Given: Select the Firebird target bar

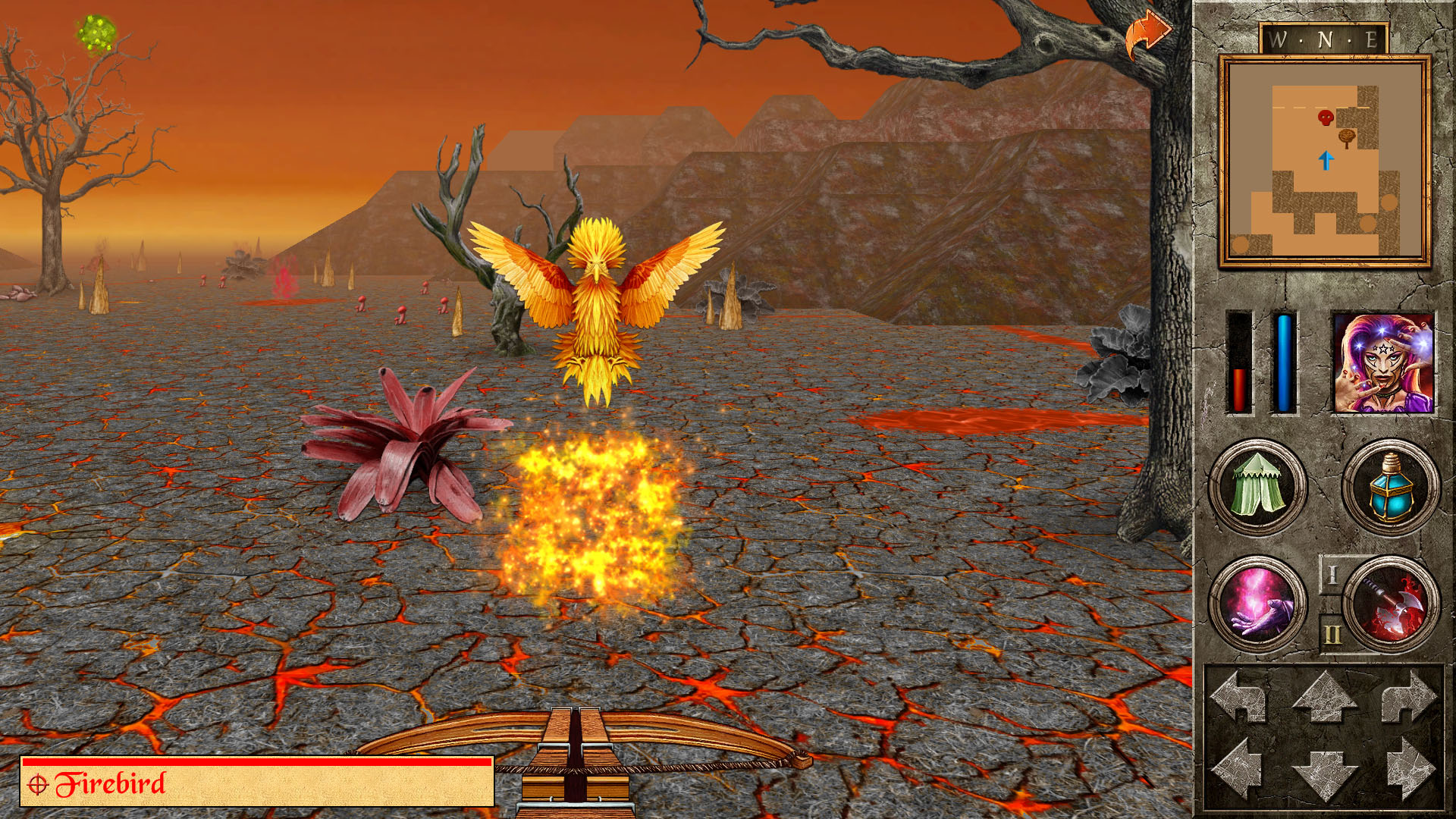Looking at the screenshot, I should (x=257, y=782).
